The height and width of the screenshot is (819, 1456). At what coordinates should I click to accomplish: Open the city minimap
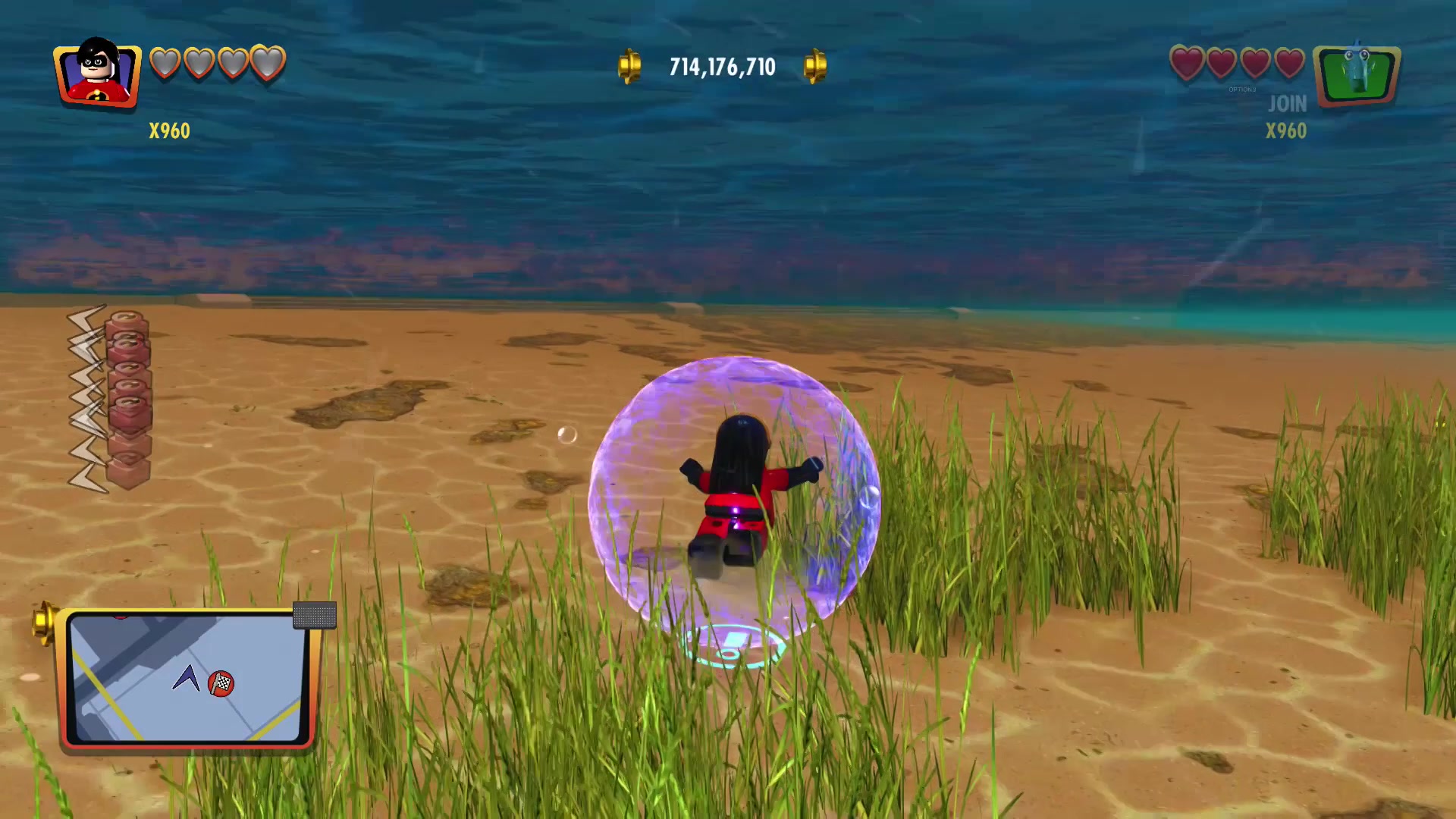(187, 677)
